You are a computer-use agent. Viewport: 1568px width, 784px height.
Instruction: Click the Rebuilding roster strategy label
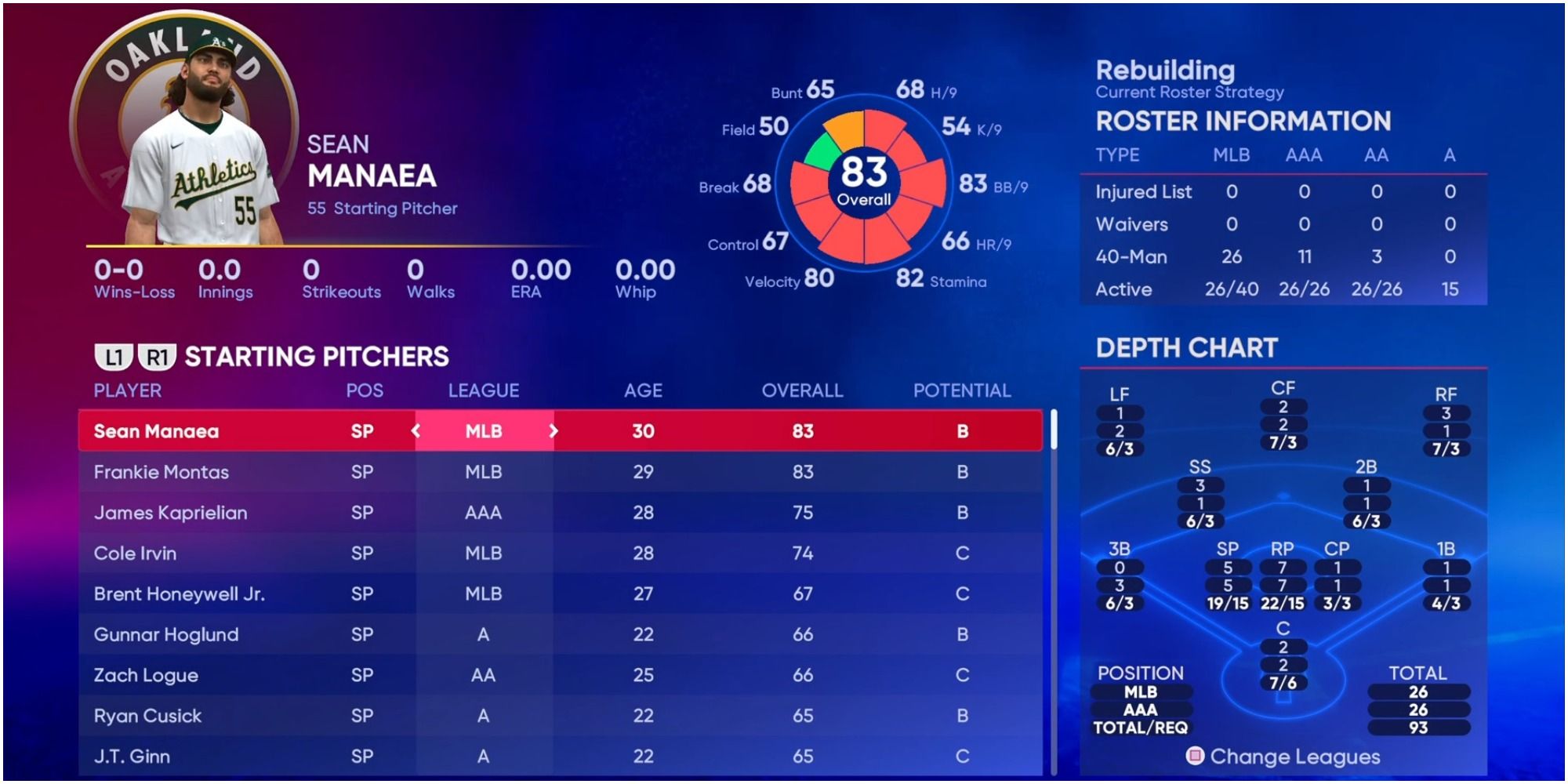pos(1164,71)
